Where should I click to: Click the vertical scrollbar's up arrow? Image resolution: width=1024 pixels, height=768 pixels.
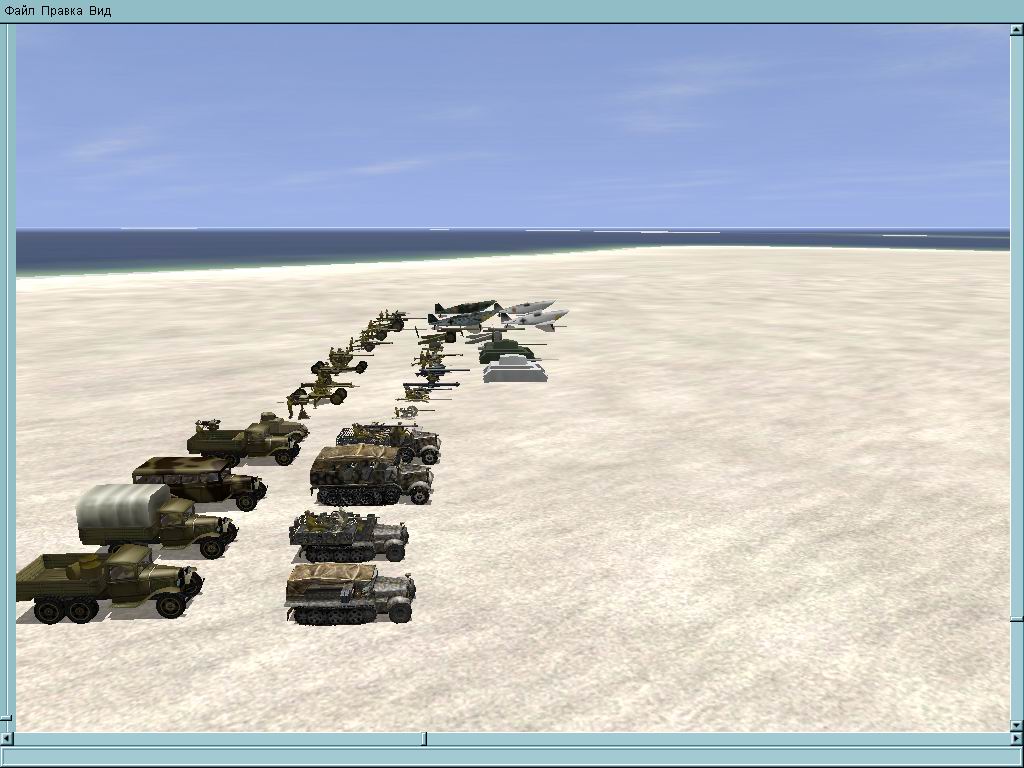tap(1017, 30)
